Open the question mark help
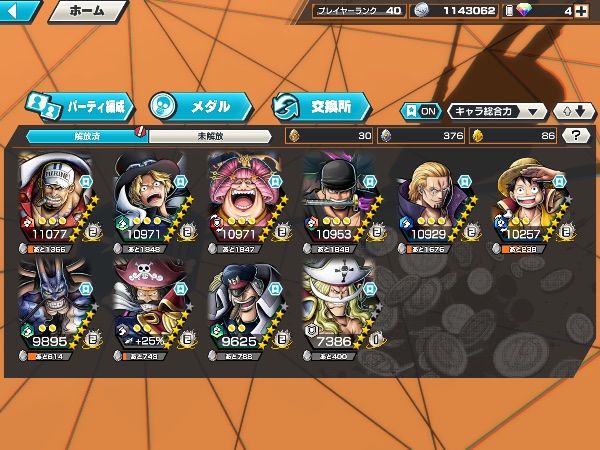The image size is (600, 450). click(x=575, y=136)
